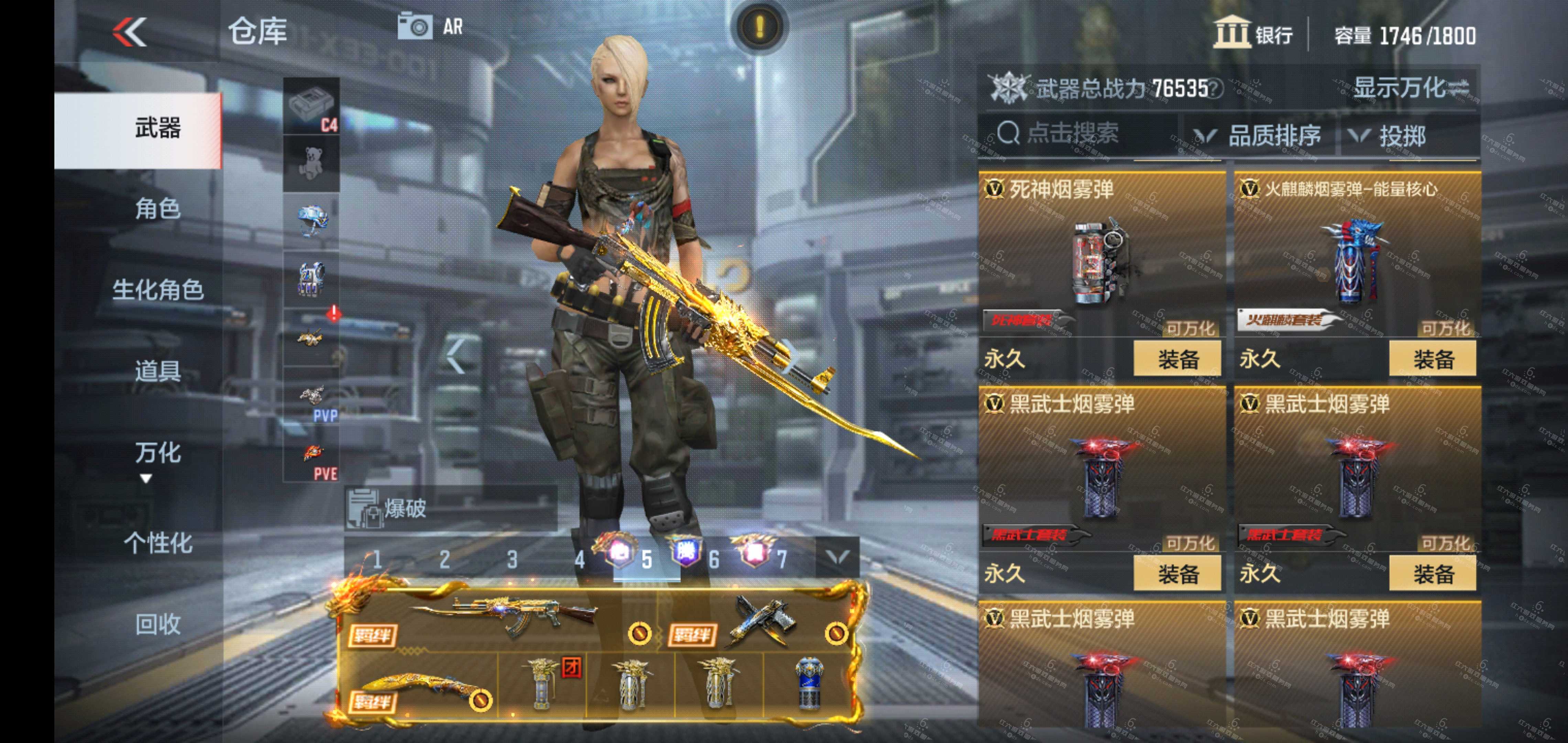The width and height of the screenshot is (1568, 743).
Task: Open the 角色 character tab
Action: [157, 209]
